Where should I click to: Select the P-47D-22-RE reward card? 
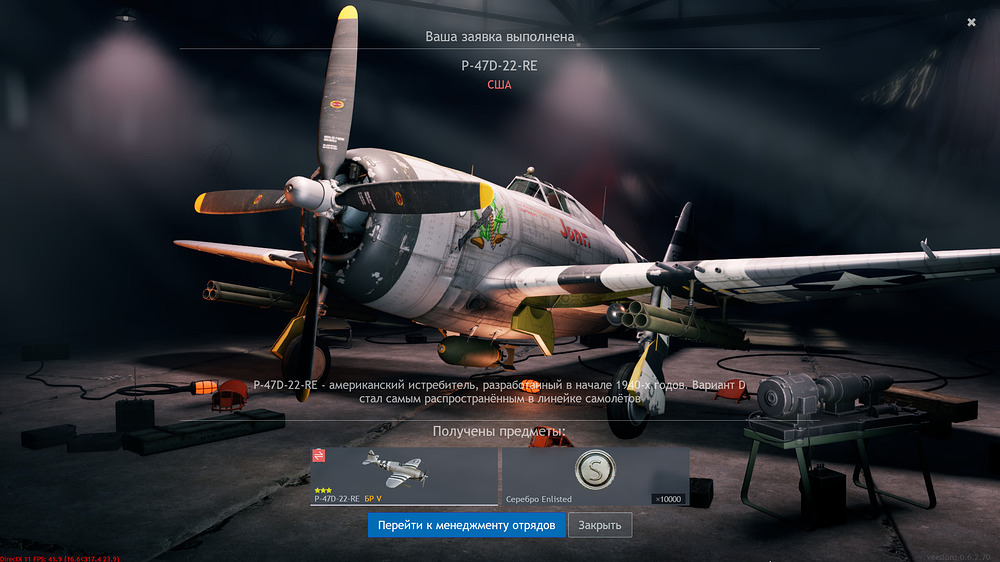(x=404, y=476)
